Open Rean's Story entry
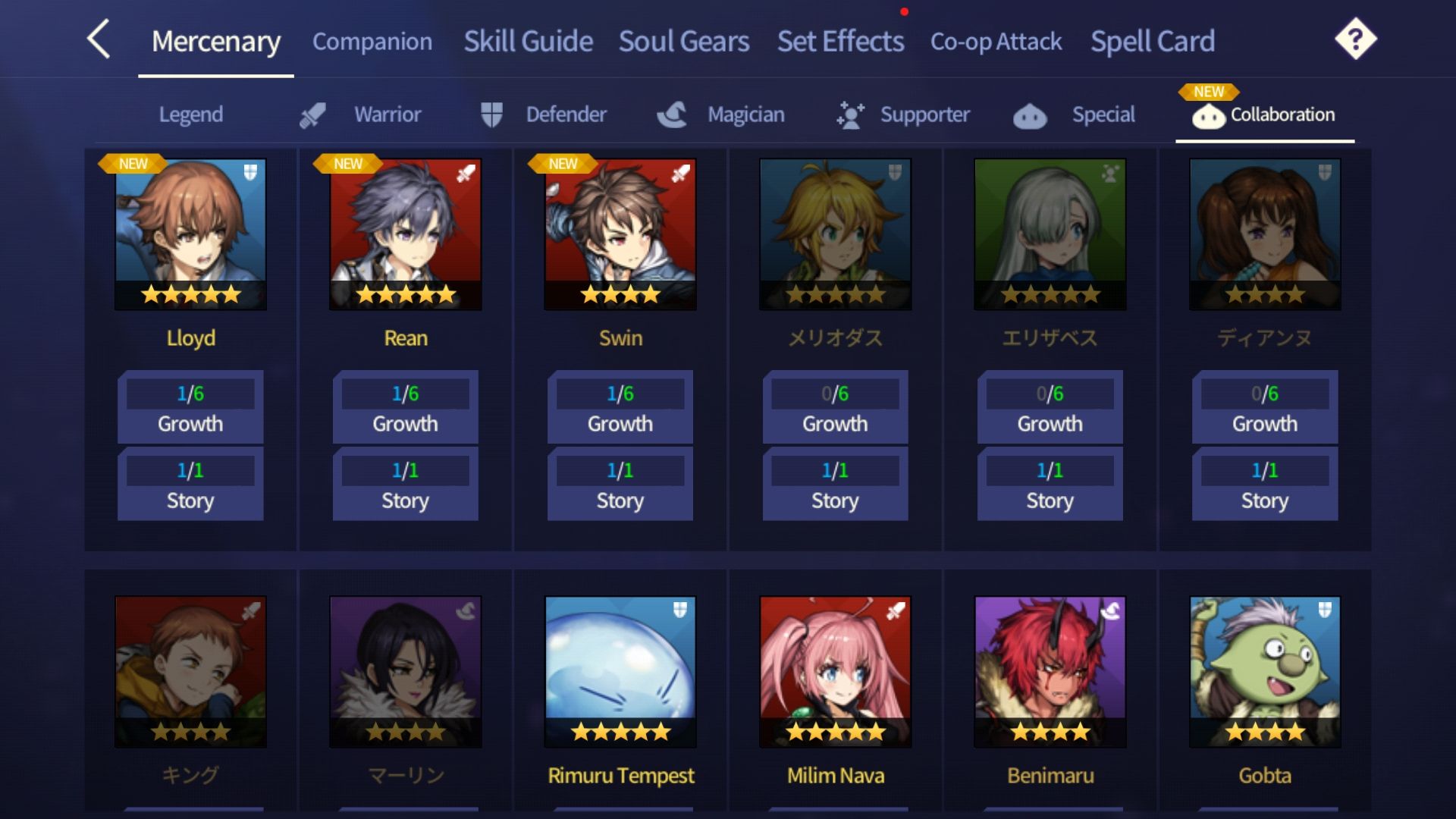The height and width of the screenshot is (819, 1456). [405, 484]
